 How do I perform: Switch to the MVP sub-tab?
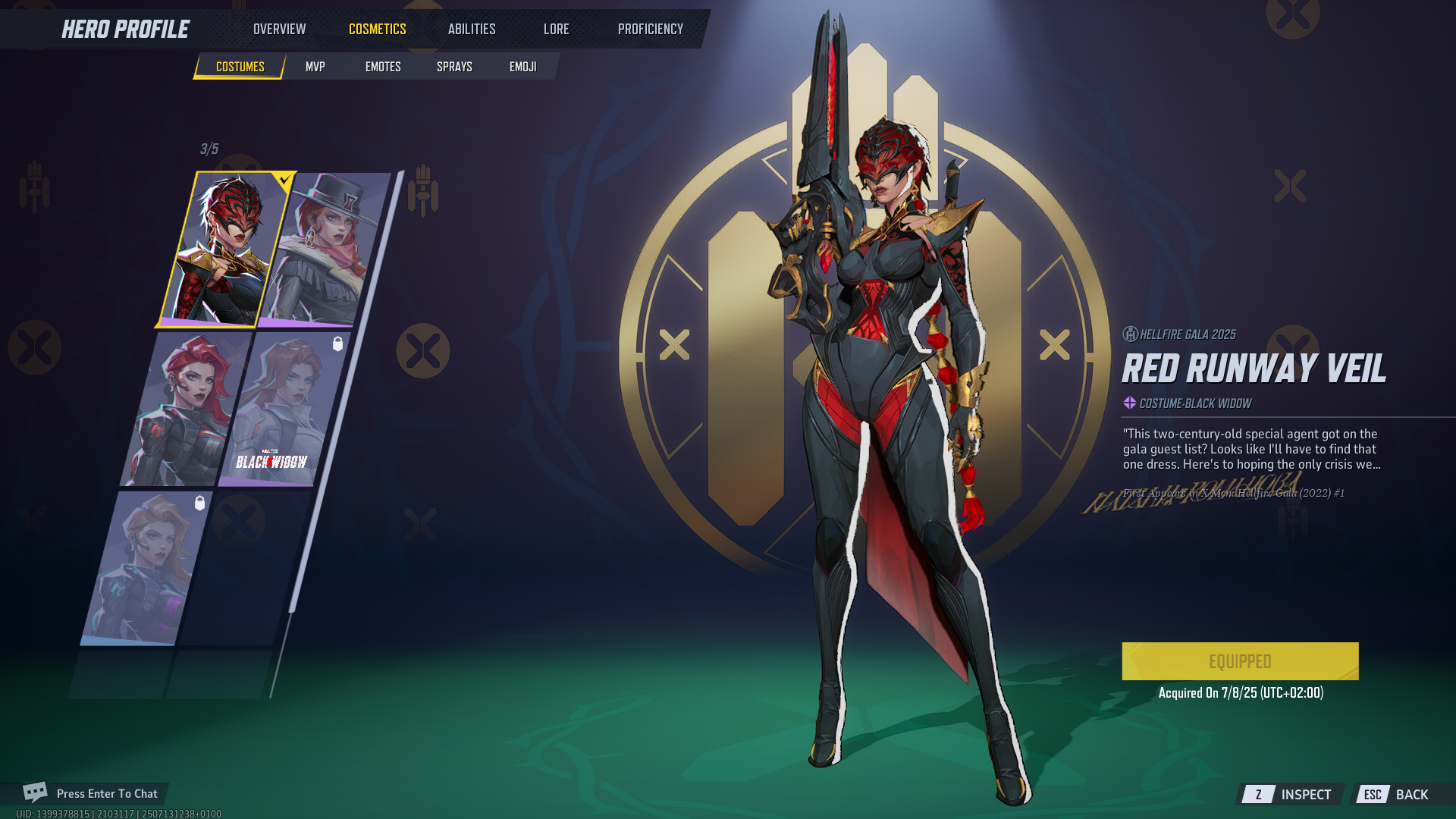315,67
